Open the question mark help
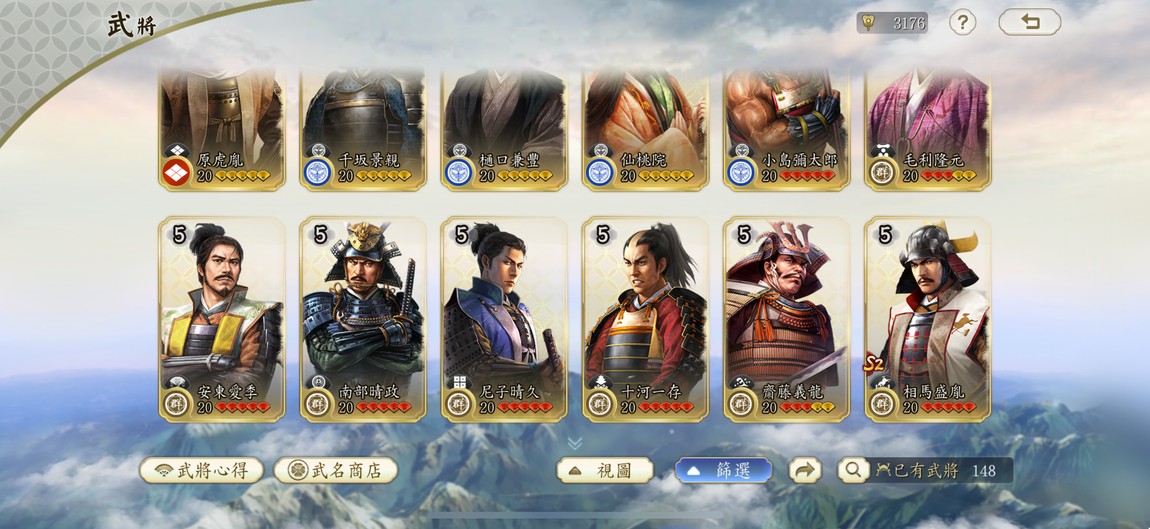1150x529 pixels. pyautogui.click(x=962, y=22)
